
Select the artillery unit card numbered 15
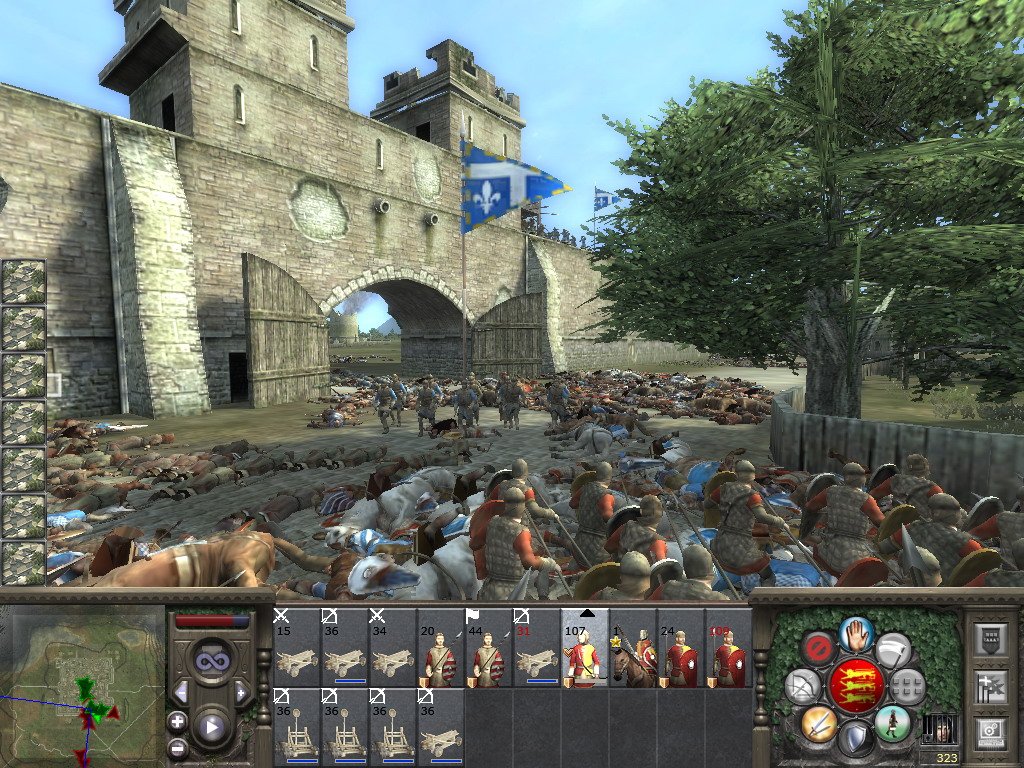[x=297, y=647]
